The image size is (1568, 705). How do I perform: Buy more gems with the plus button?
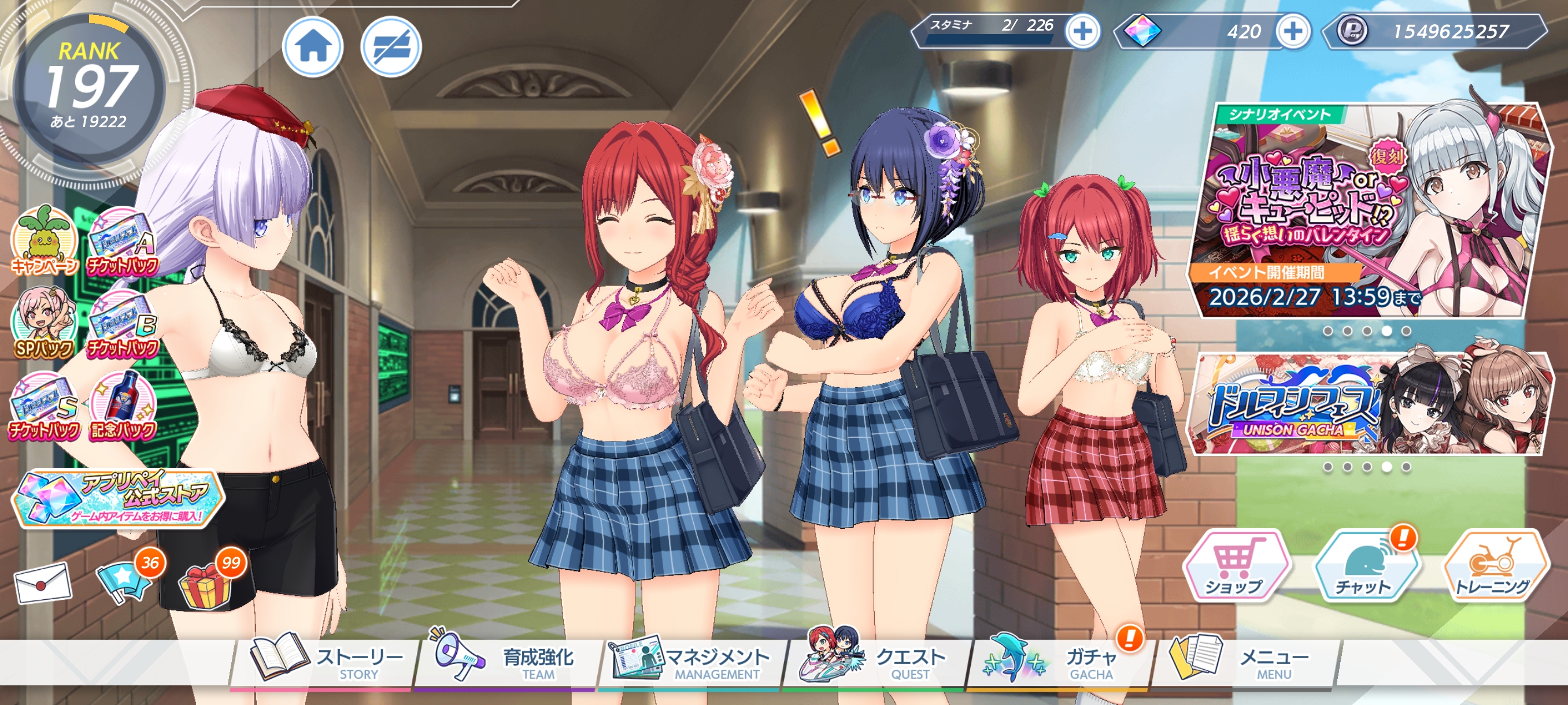pos(1293,31)
